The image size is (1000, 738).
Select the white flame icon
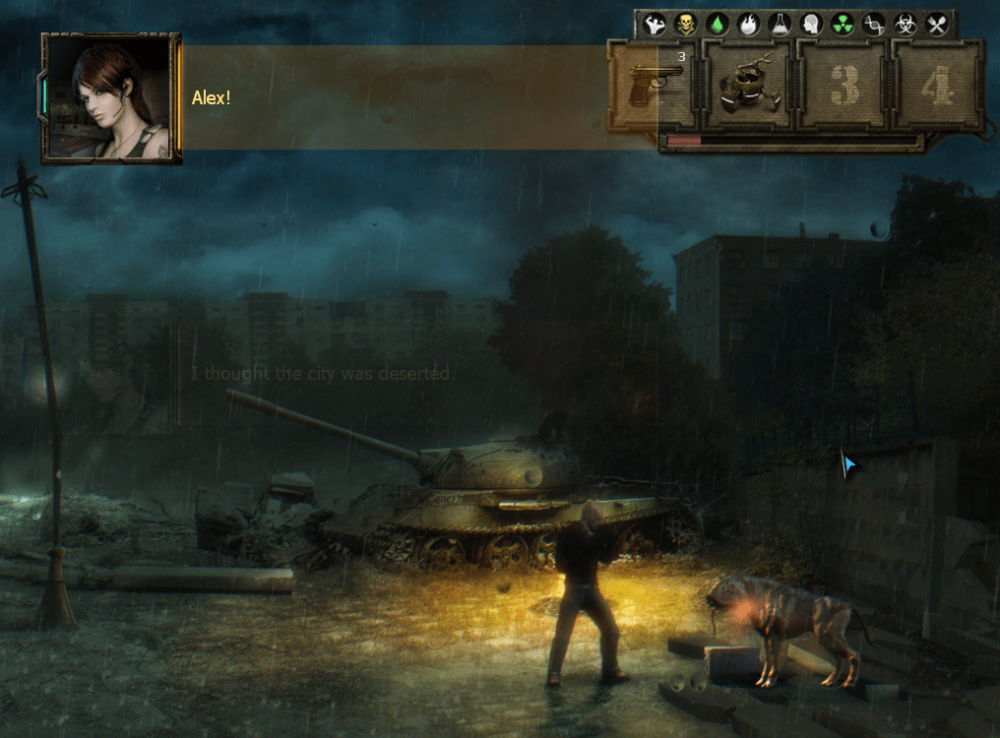(x=748, y=24)
